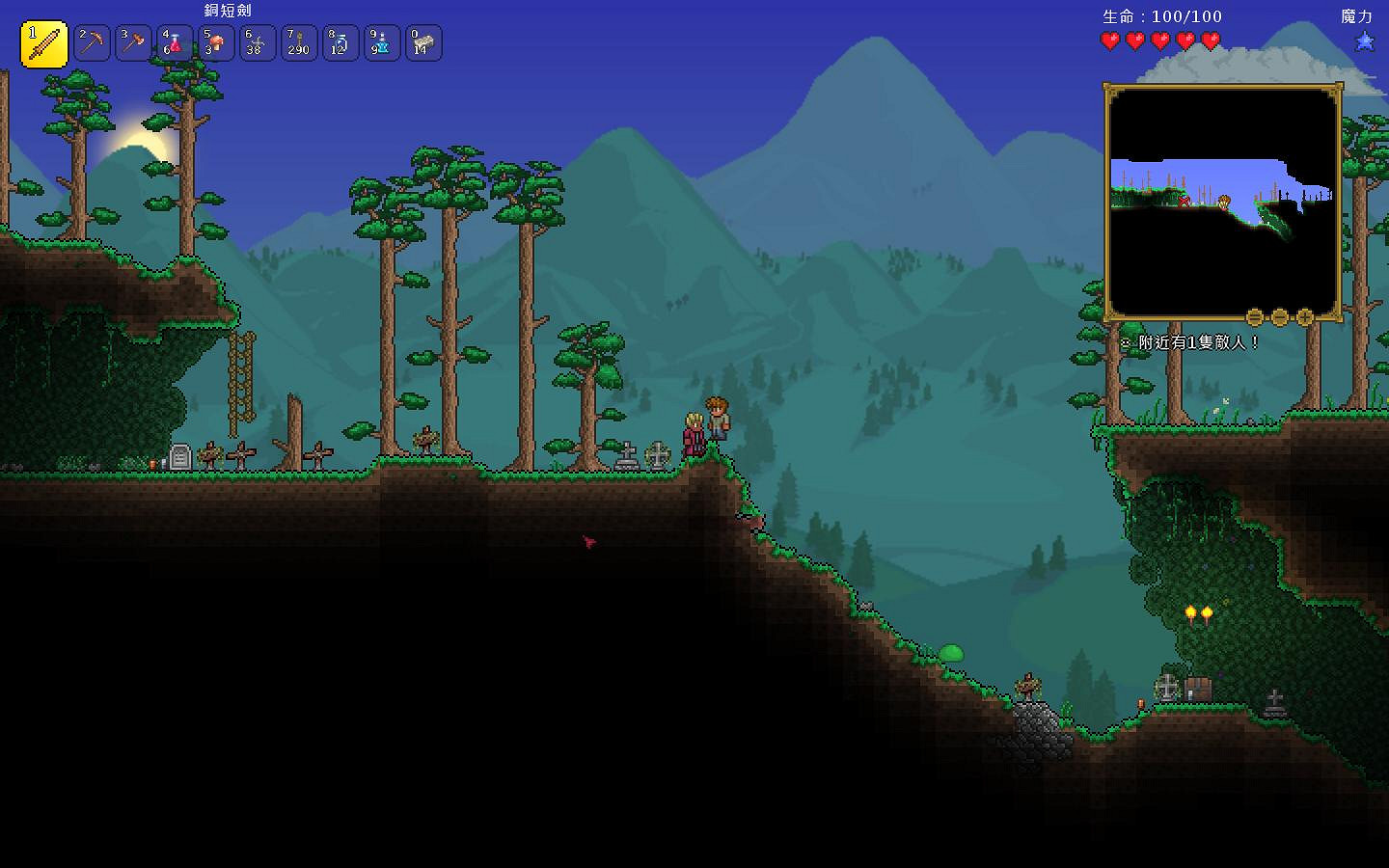
Task: Select the copper axe hotbar slot
Action: pyautogui.click(x=134, y=43)
